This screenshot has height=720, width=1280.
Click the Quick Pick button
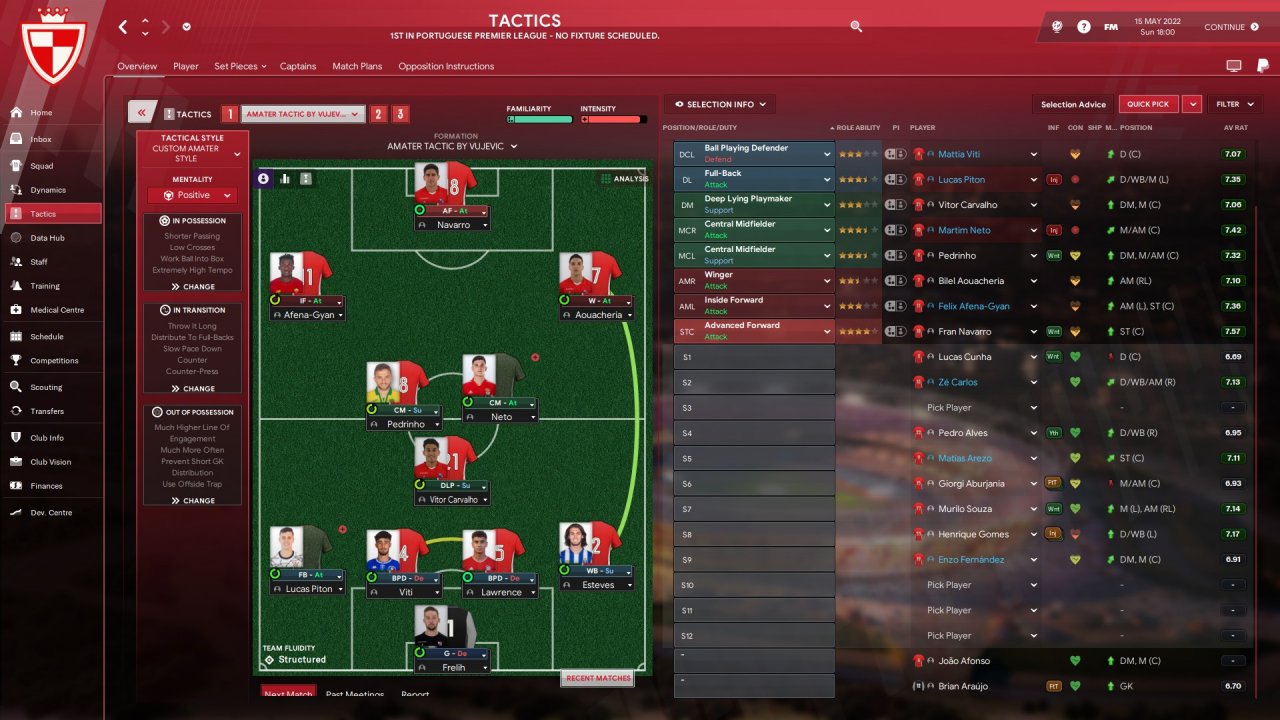[1147, 104]
